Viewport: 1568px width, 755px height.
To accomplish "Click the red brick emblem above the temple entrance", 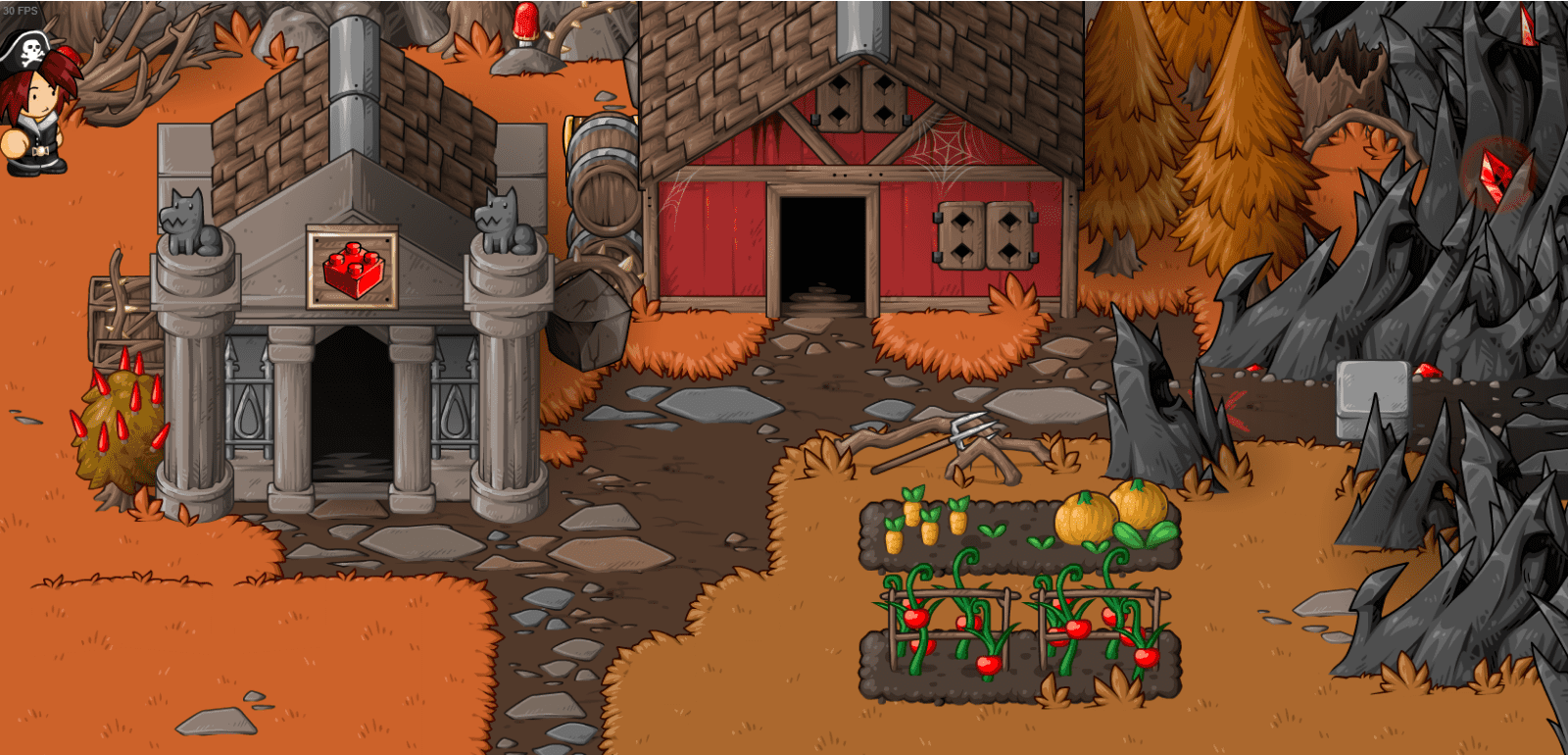I will pyautogui.click(x=351, y=269).
